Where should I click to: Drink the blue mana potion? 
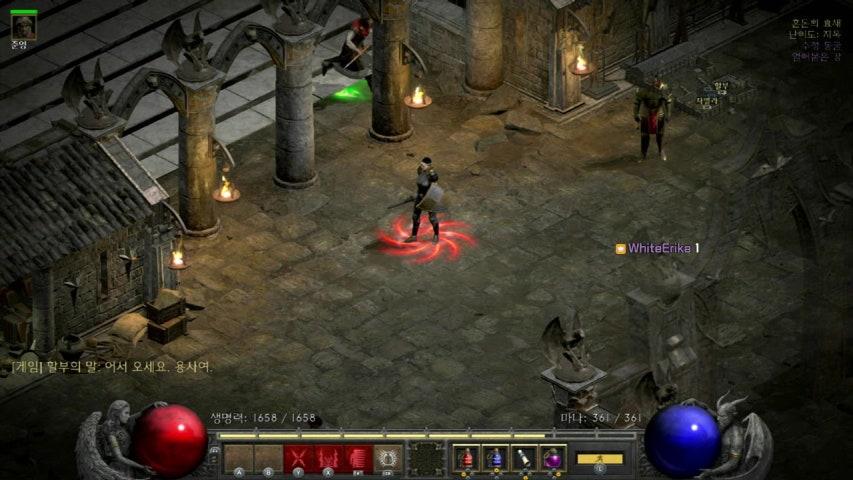tap(495, 458)
